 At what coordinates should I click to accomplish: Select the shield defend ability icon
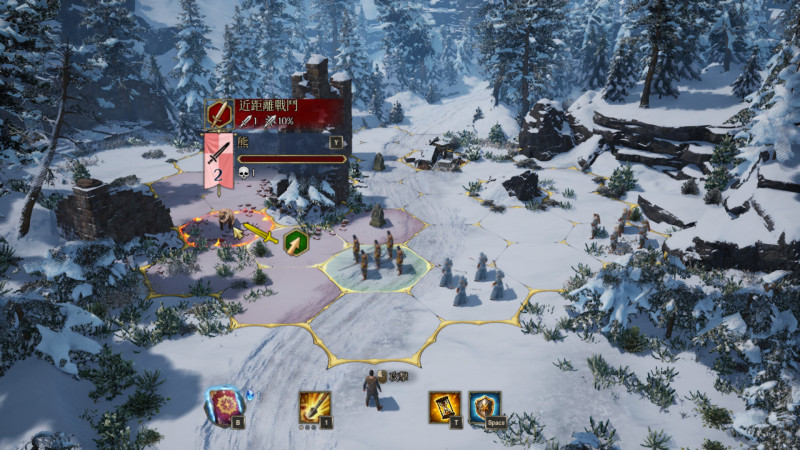coord(485,405)
